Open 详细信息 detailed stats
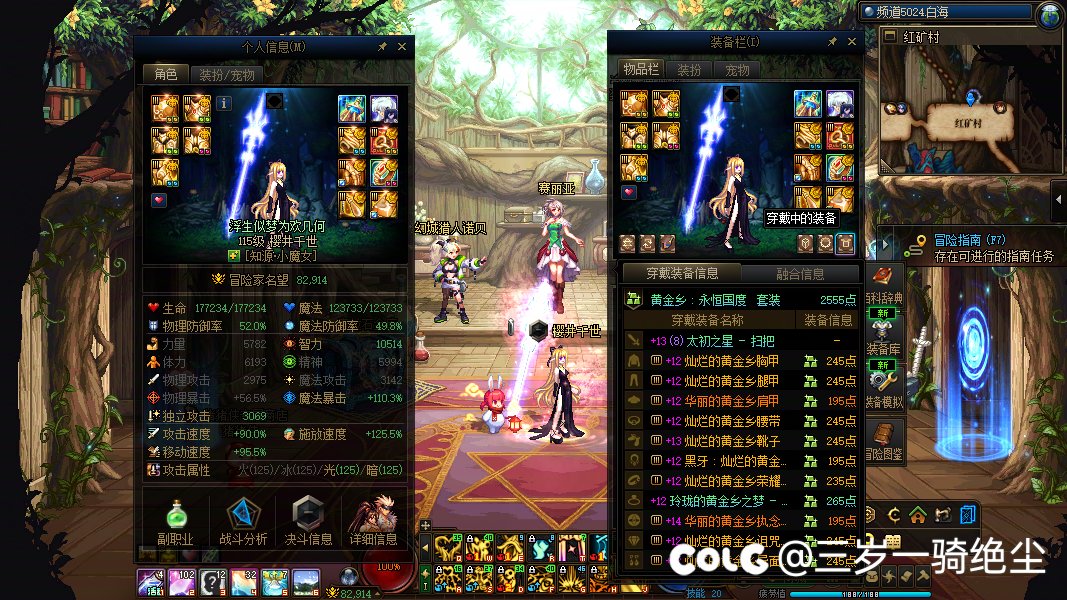This screenshot has width=1067, height=600. pyautogui.click(x=374, y=521)
